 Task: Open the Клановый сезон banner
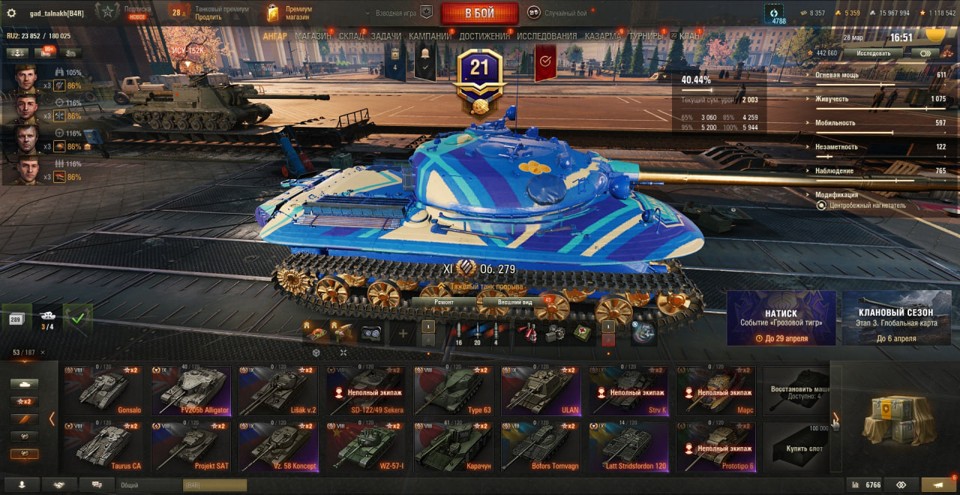[897, 318]
